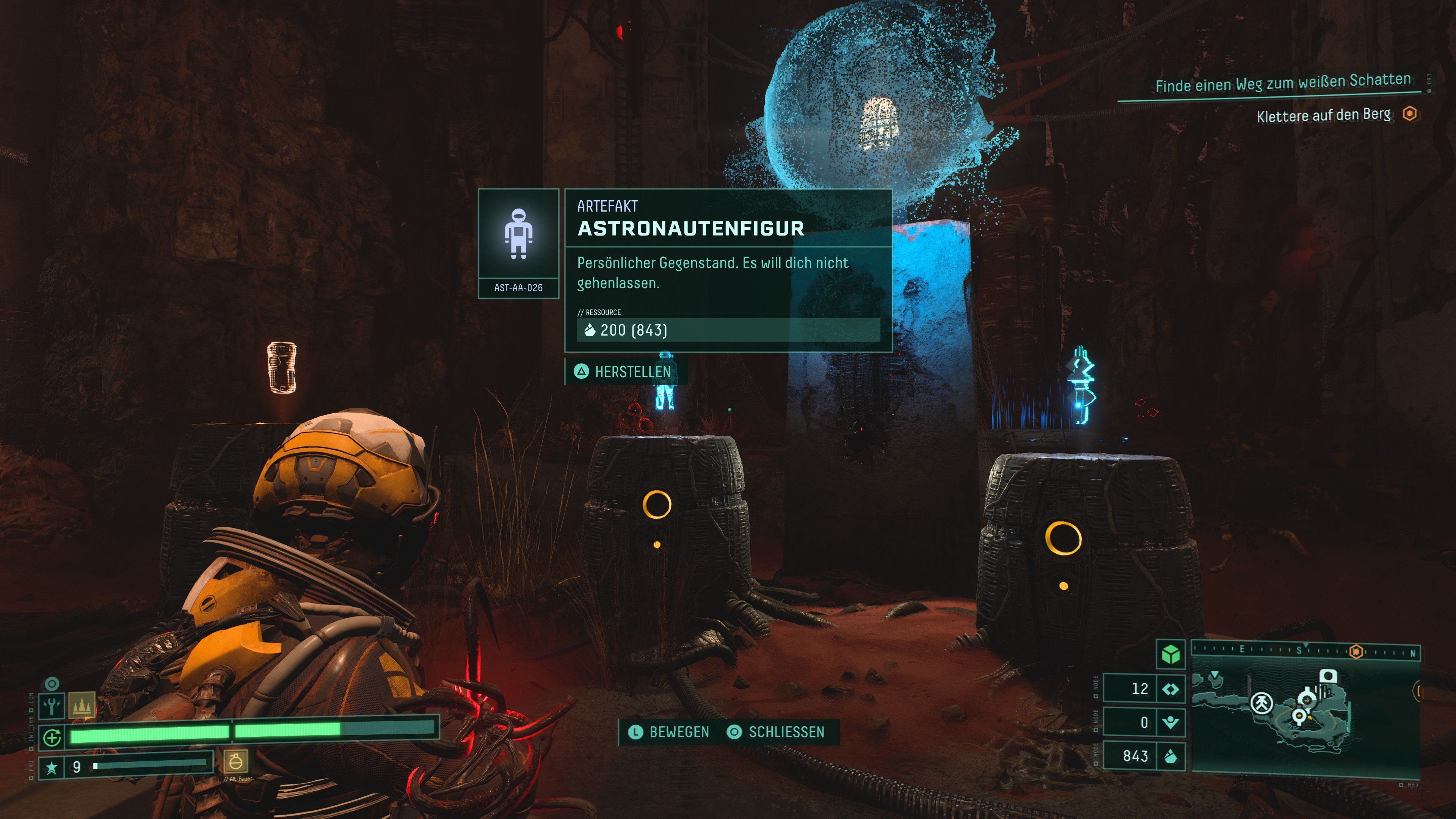Click the Alt-Feuer weapon icon
The width and height of the screenshot is (1456, 819).
236,763
